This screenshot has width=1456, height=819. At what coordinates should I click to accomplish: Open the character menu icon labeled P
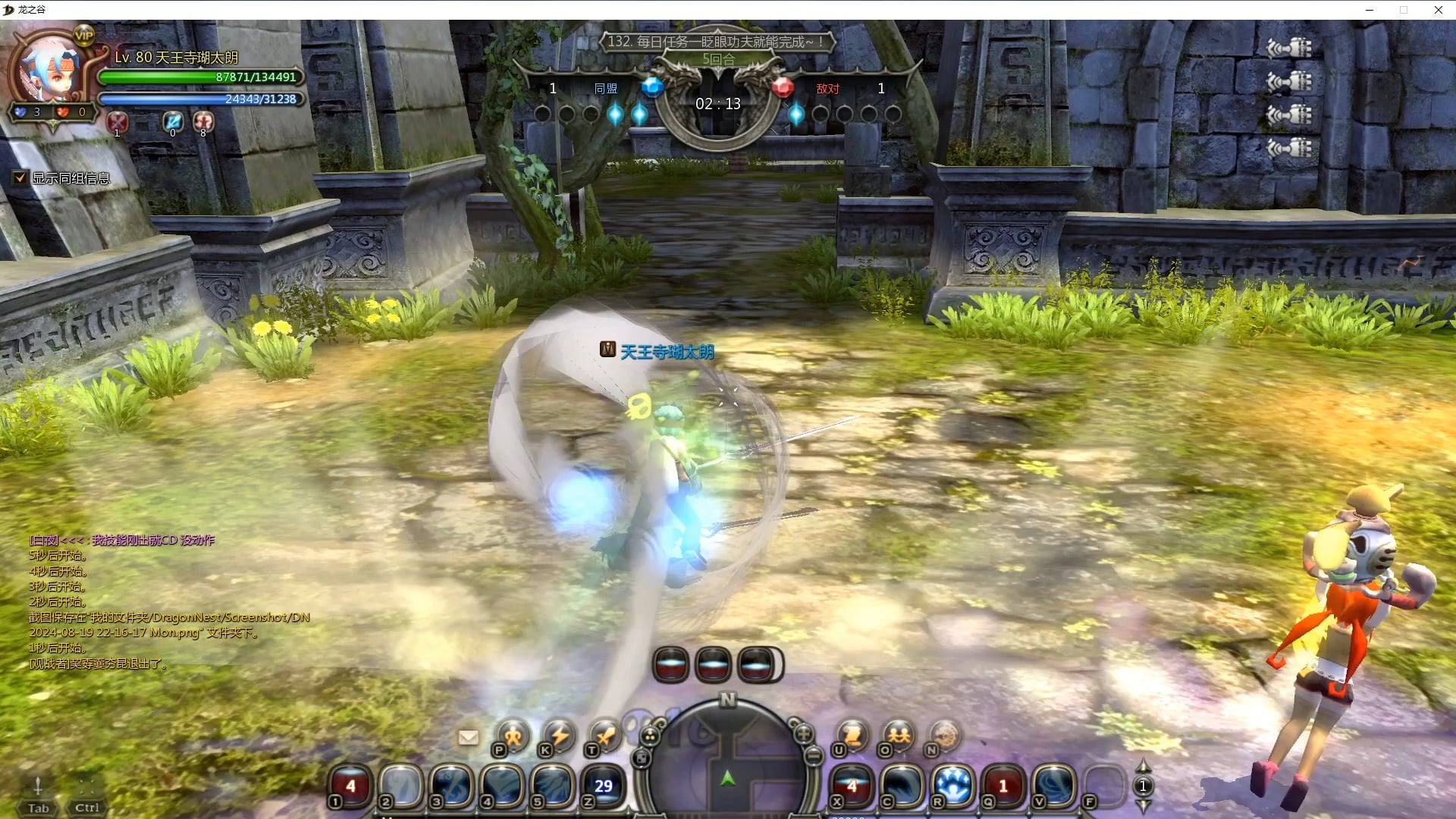click(513, 736)
